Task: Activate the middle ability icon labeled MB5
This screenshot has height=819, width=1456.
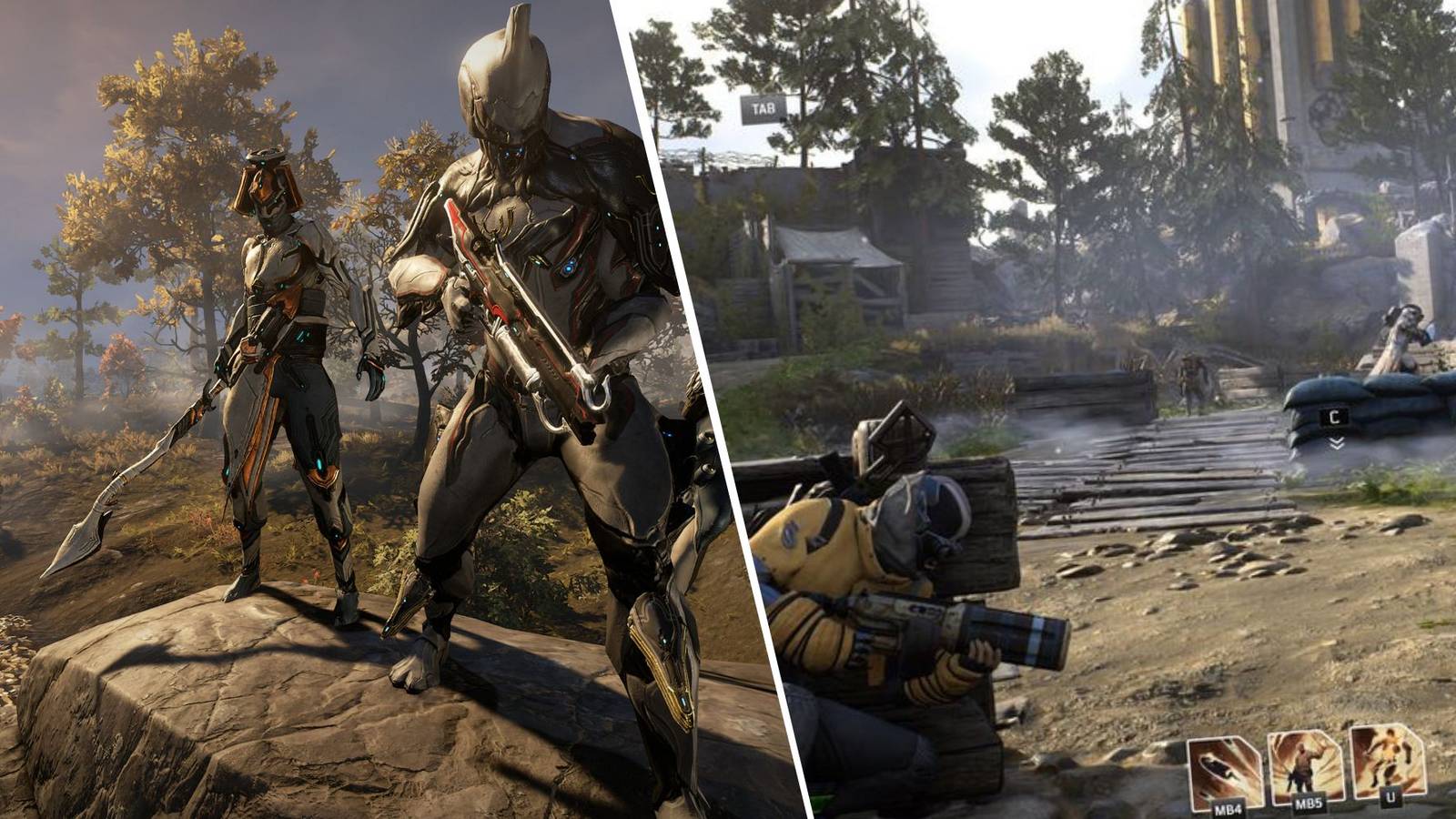Action: [1305, 764]
